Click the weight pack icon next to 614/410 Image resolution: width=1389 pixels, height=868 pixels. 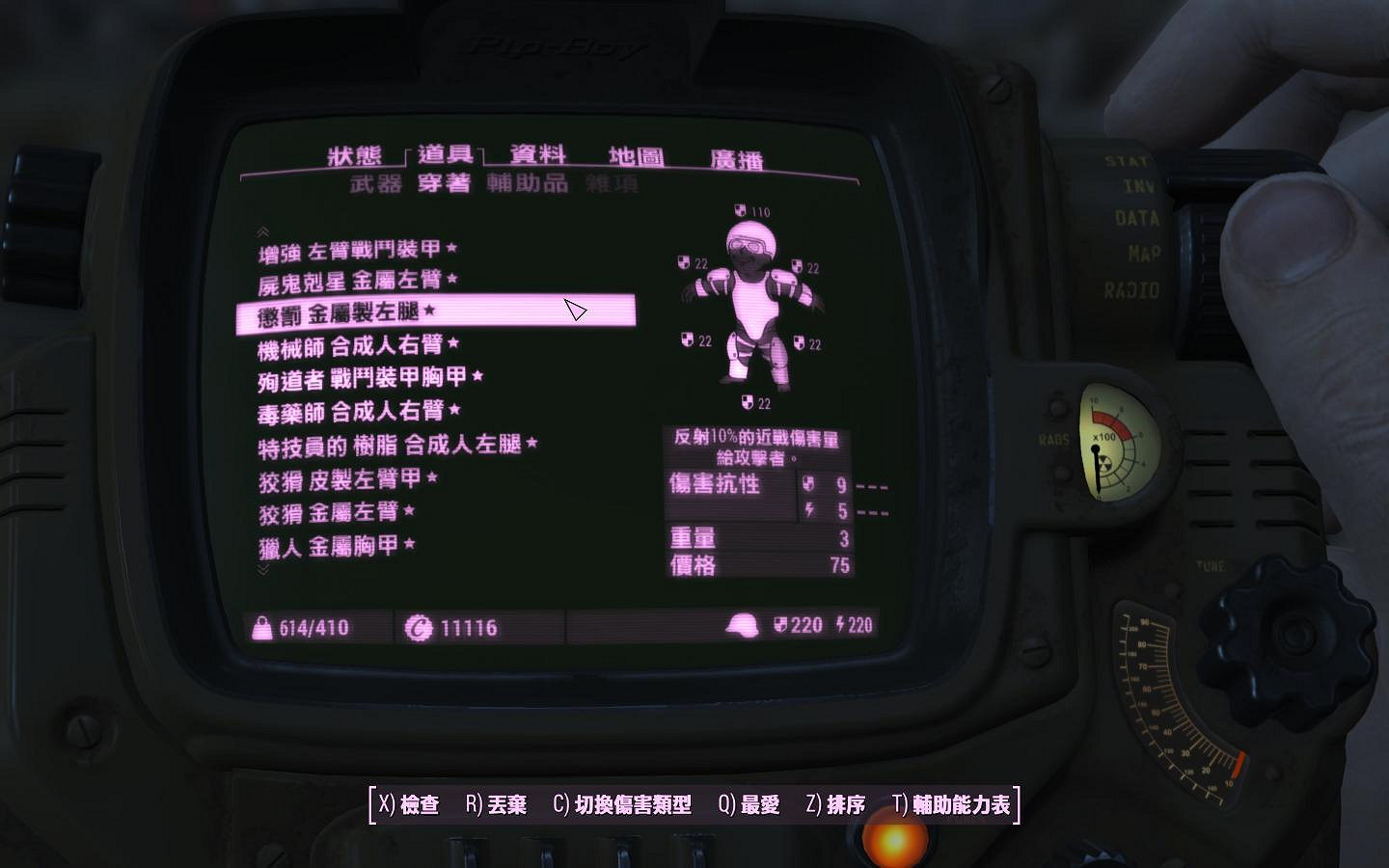(x=260, y=627)
